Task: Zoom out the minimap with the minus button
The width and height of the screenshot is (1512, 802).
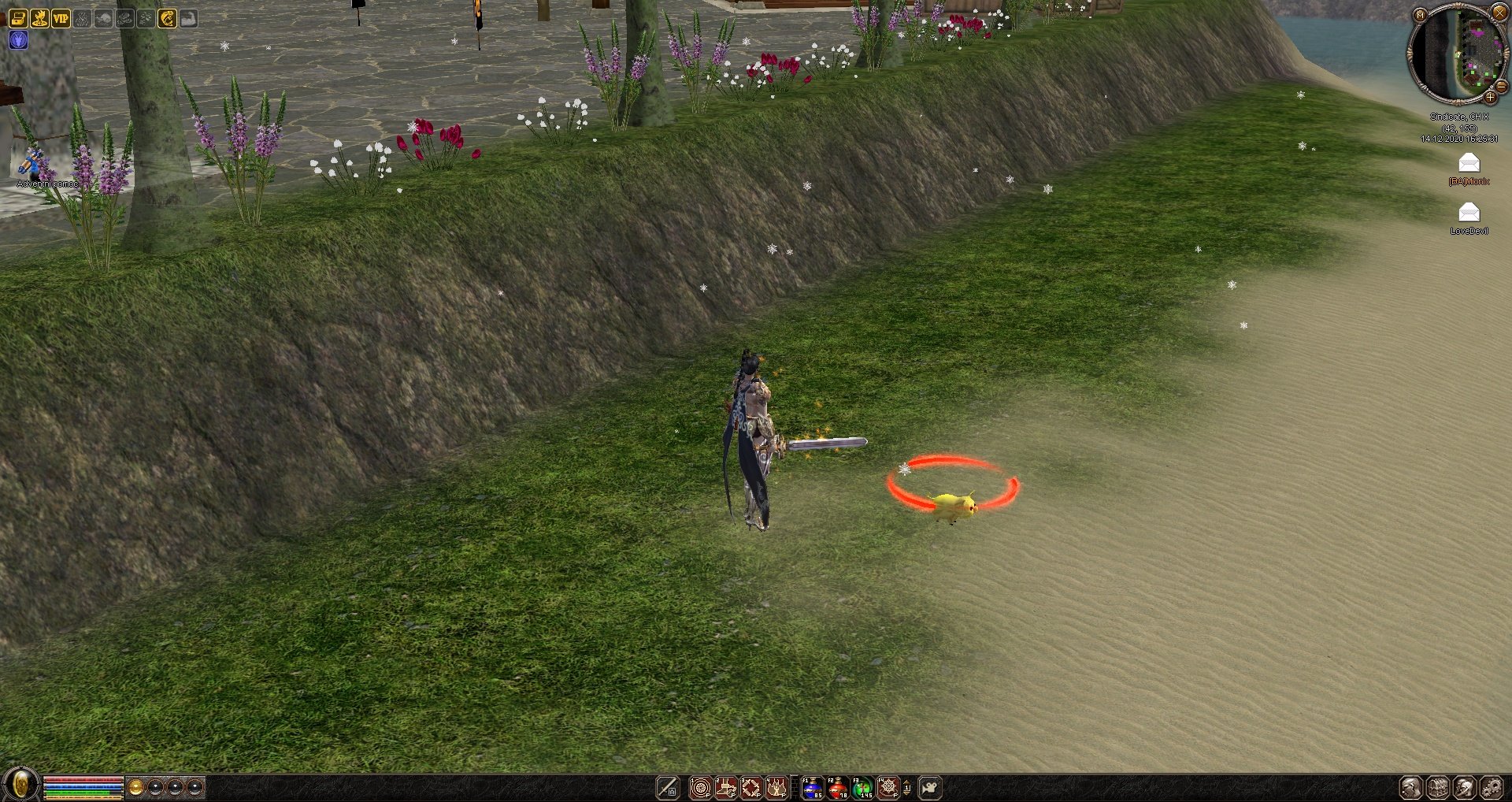Action: coord(1501,87)
